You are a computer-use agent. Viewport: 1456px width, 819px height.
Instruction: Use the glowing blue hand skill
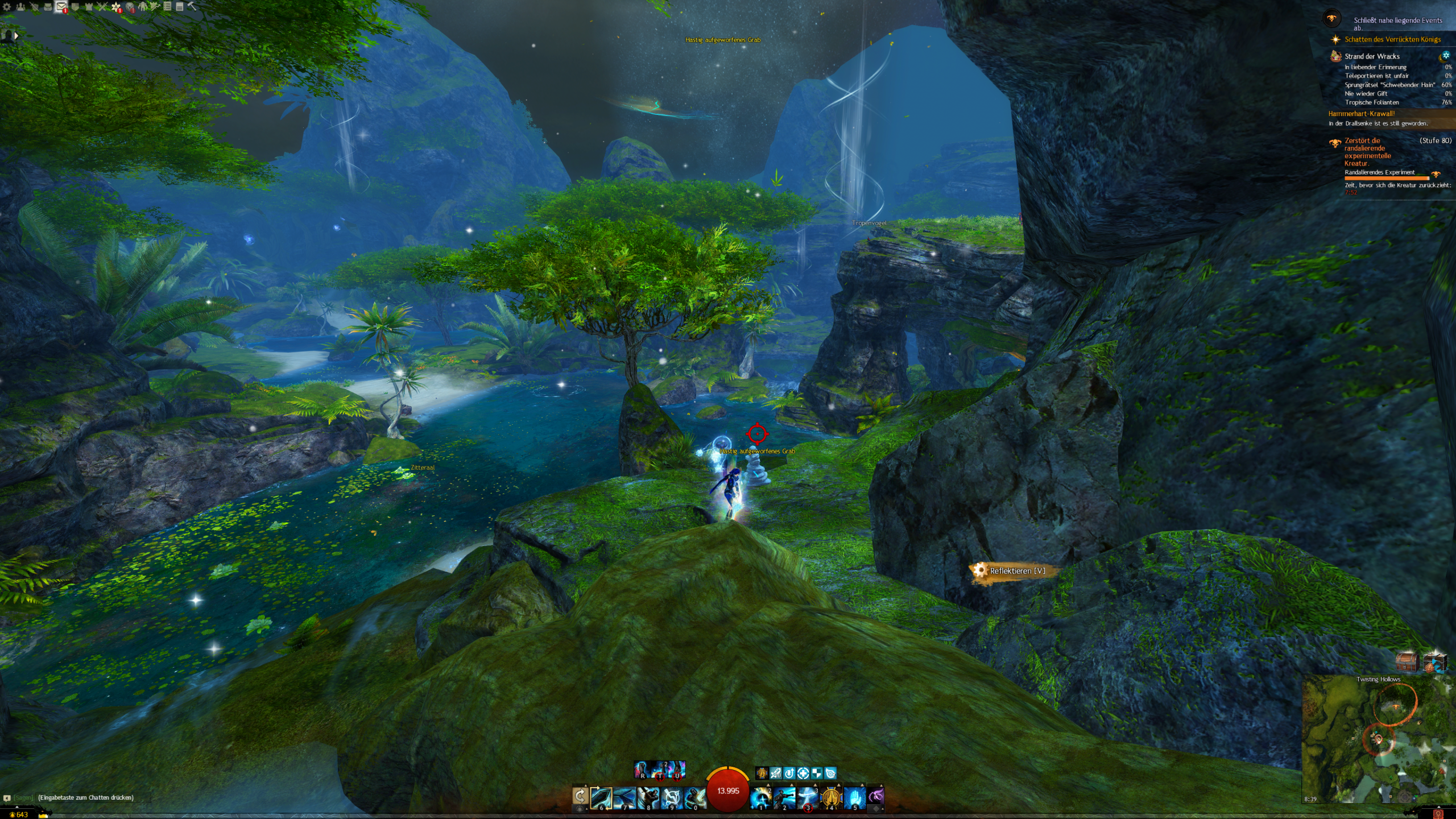point(854,797)
